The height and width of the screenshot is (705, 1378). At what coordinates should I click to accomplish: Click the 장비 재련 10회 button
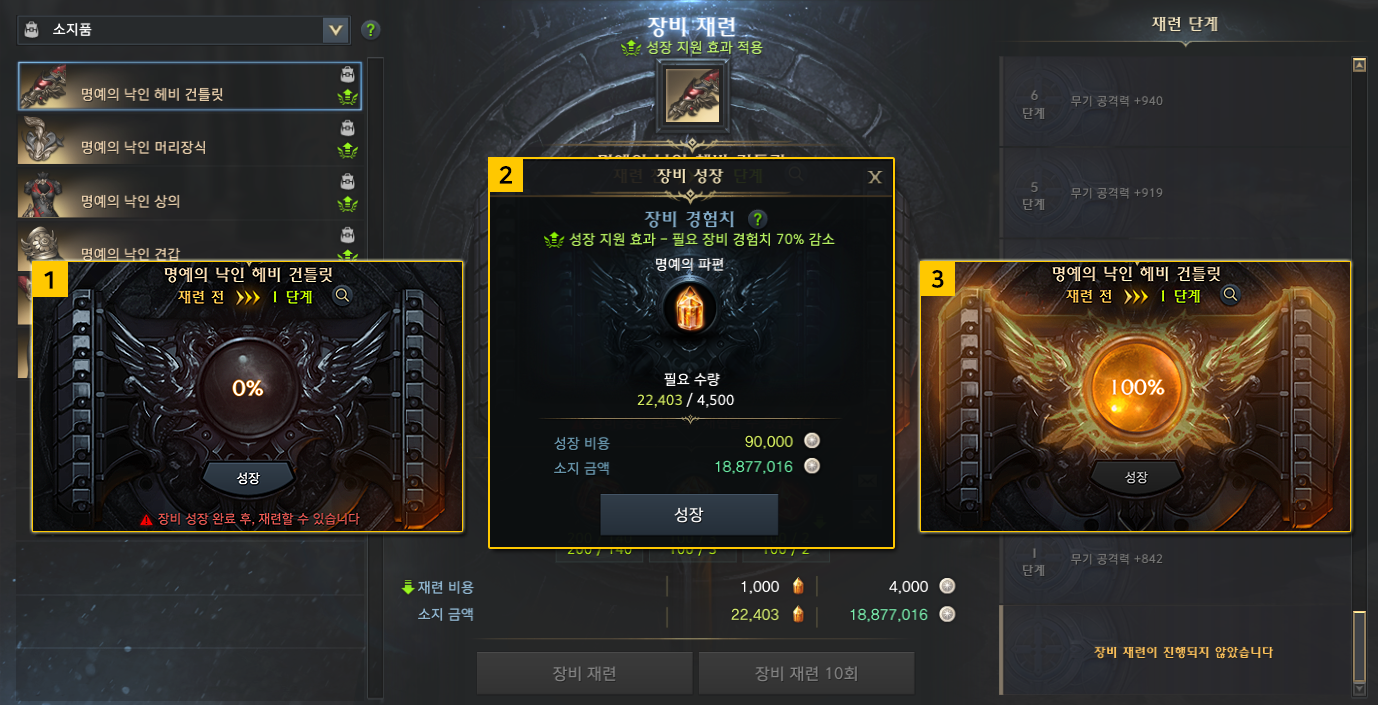coord(806,673)
